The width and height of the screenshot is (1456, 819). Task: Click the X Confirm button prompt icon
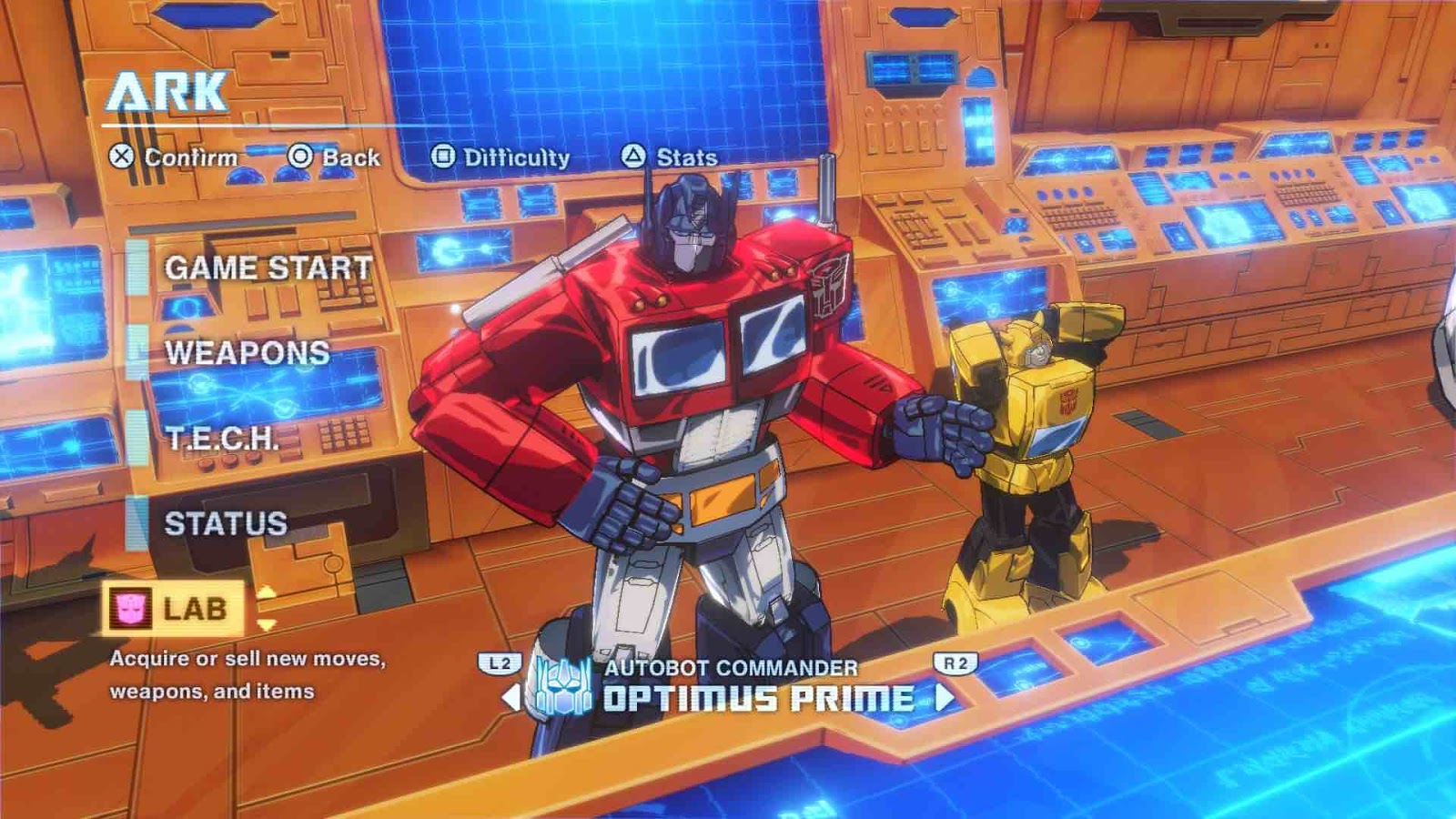[119, 157]
